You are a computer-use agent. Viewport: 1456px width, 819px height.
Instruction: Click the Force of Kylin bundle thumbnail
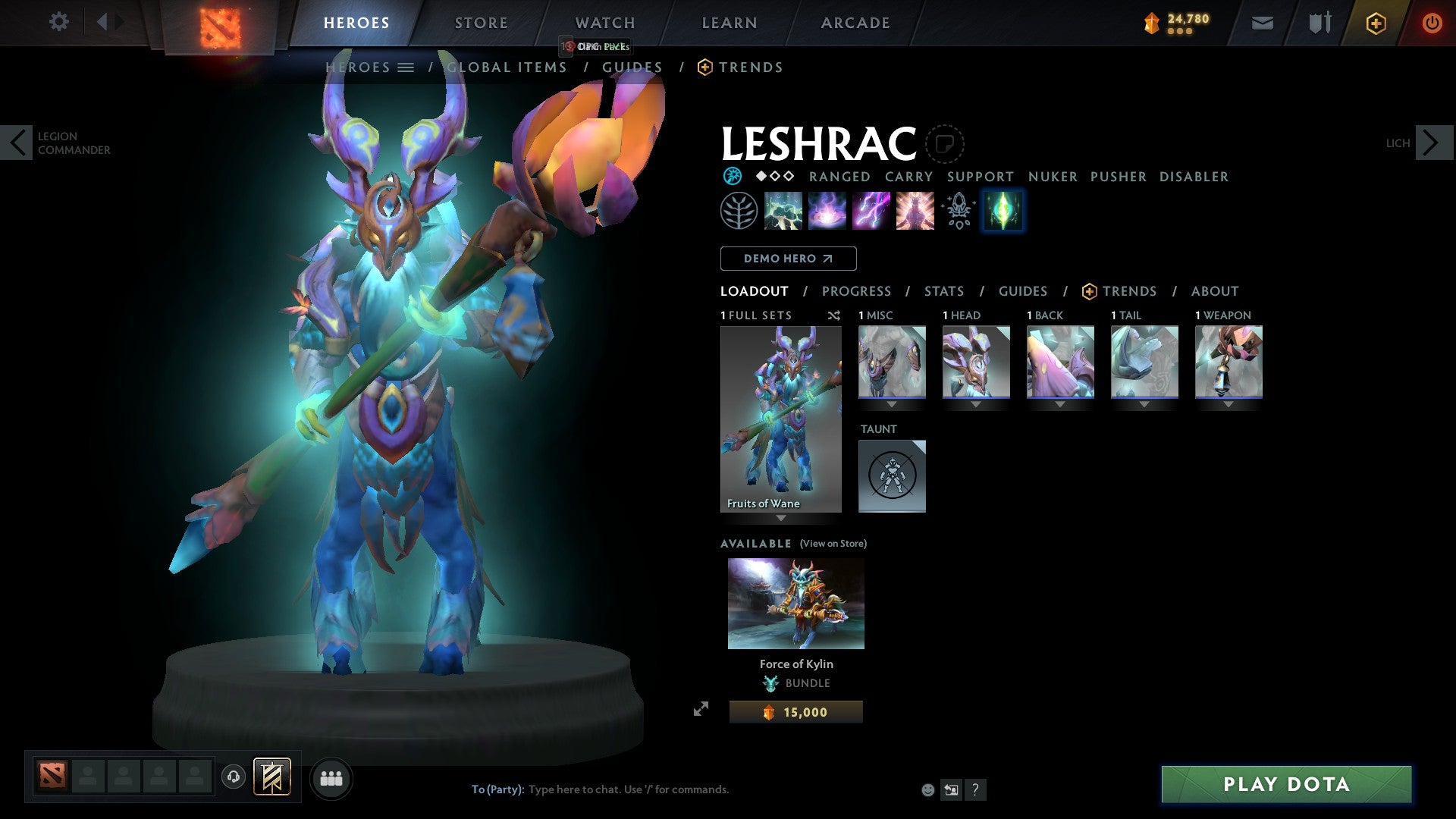[x=795, y=603]
